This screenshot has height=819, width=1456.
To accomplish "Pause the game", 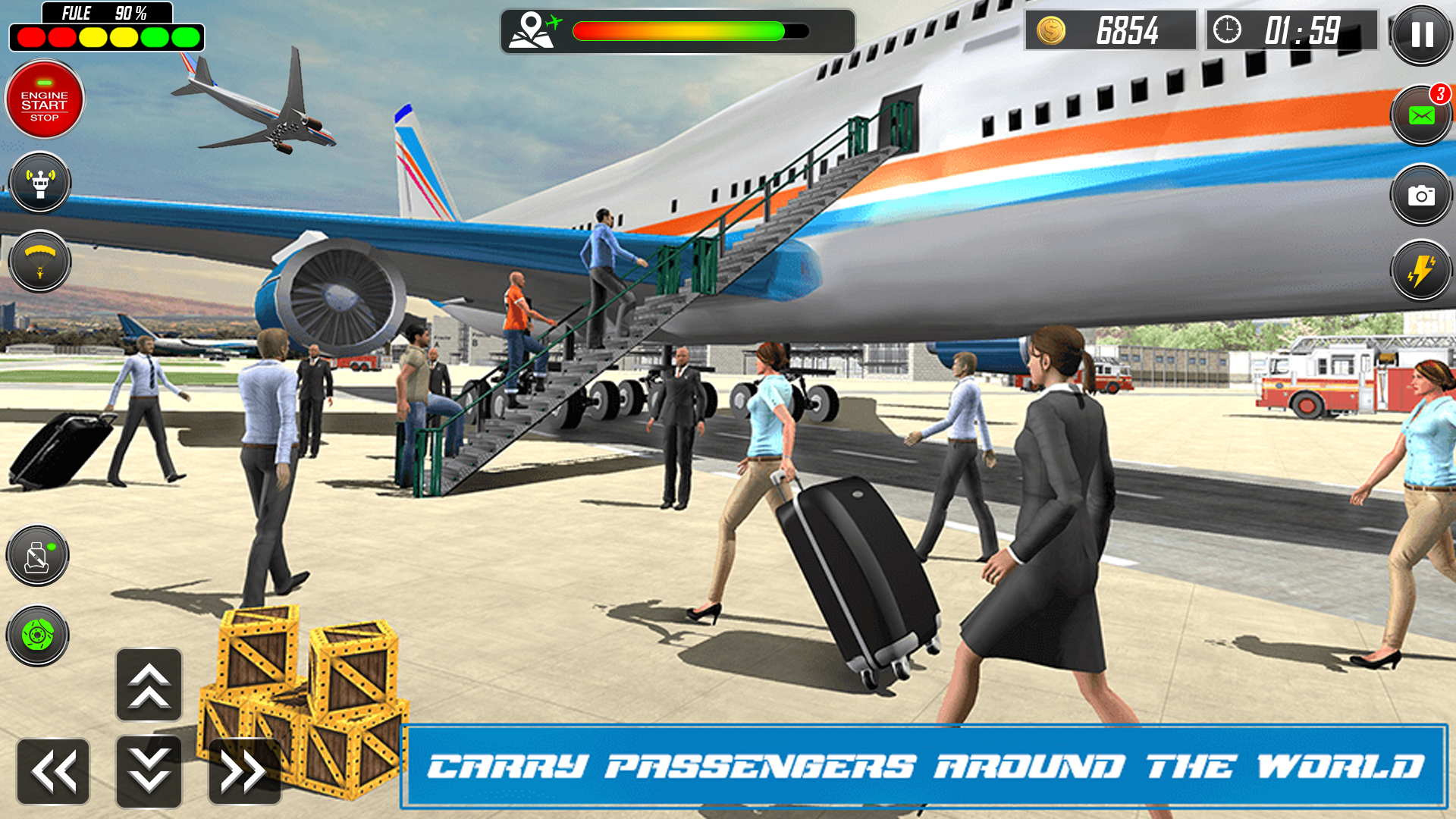I will [1421, 34].
